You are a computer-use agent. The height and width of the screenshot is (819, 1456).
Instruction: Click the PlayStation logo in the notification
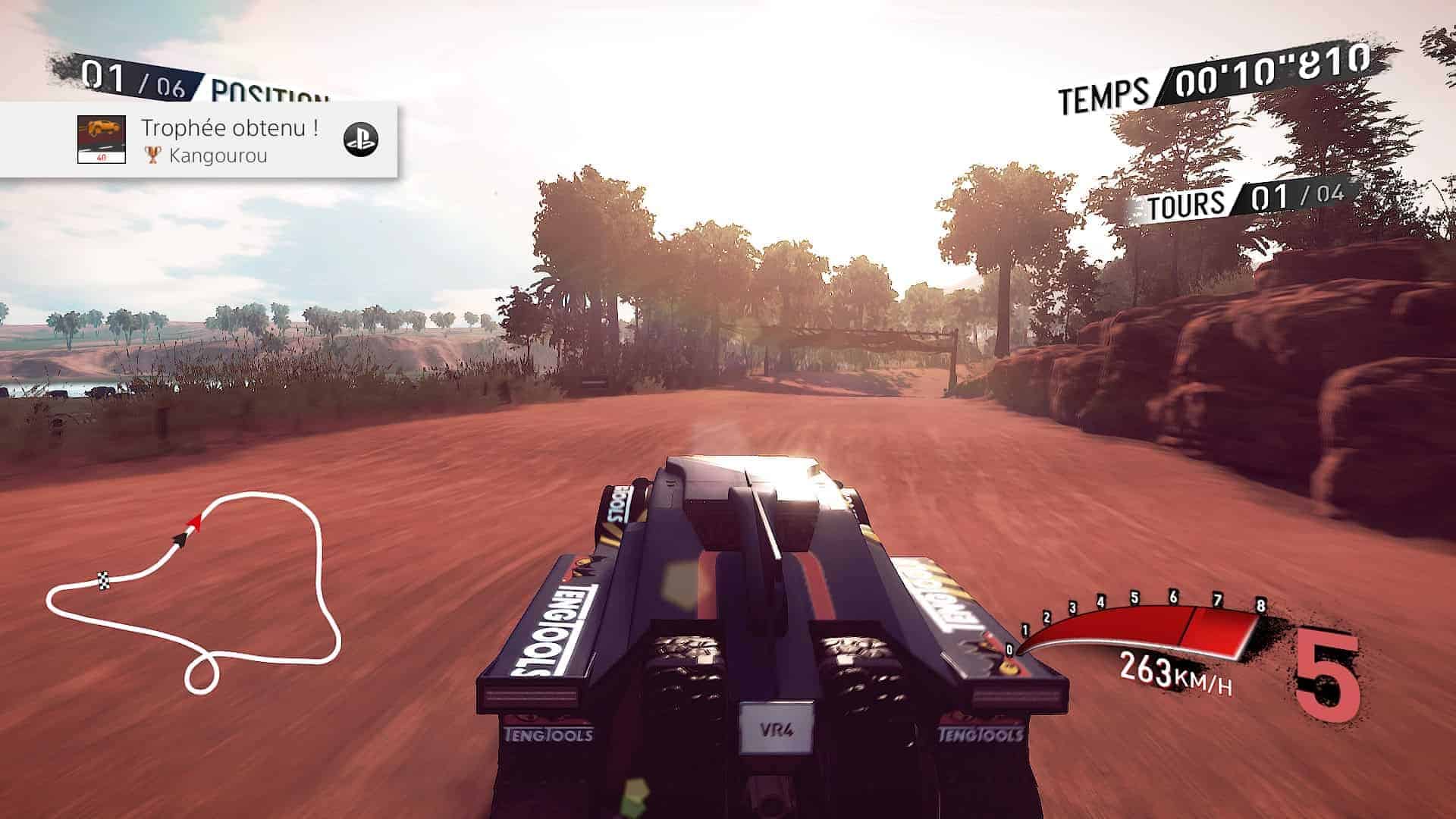pyautogui.click(x=361, y=139)
